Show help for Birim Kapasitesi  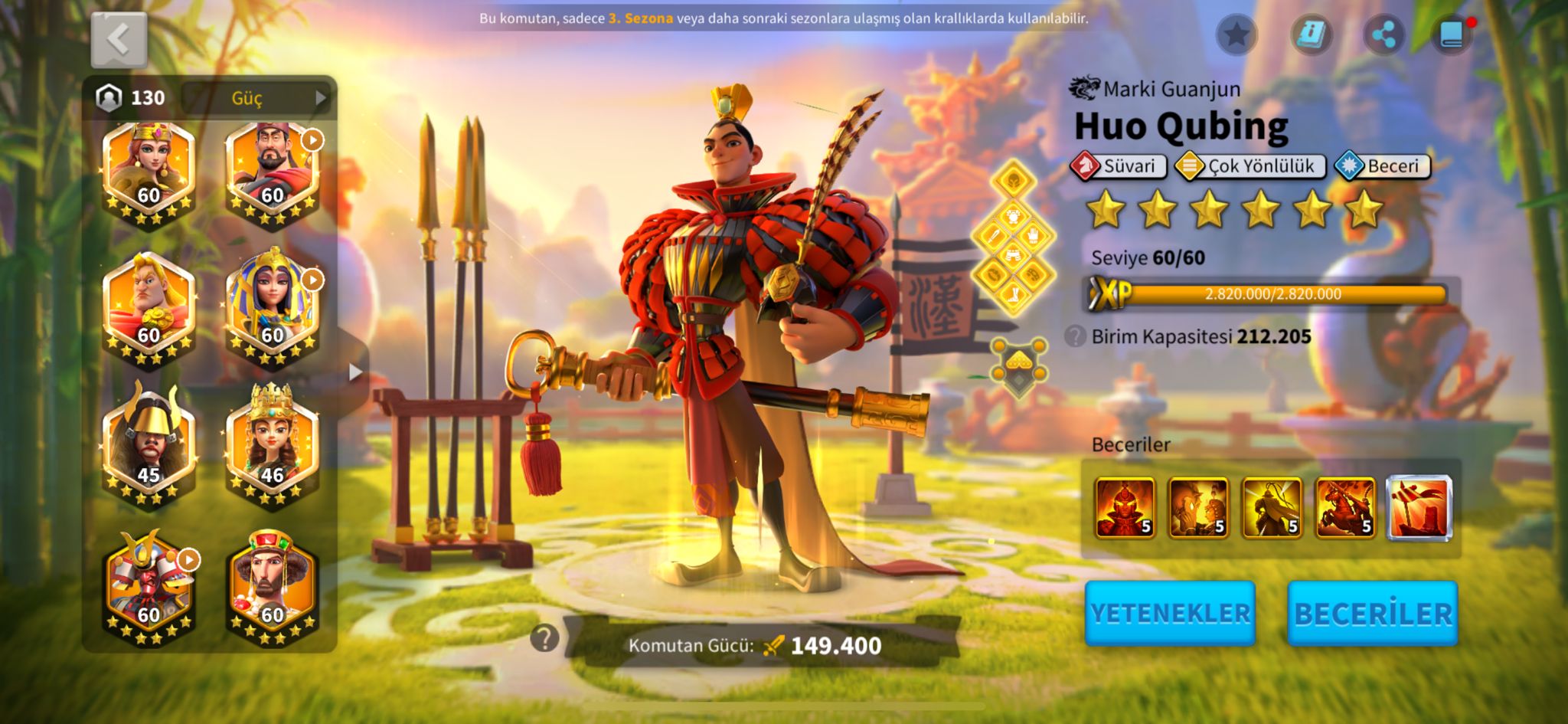click(x=1075, y=336)
